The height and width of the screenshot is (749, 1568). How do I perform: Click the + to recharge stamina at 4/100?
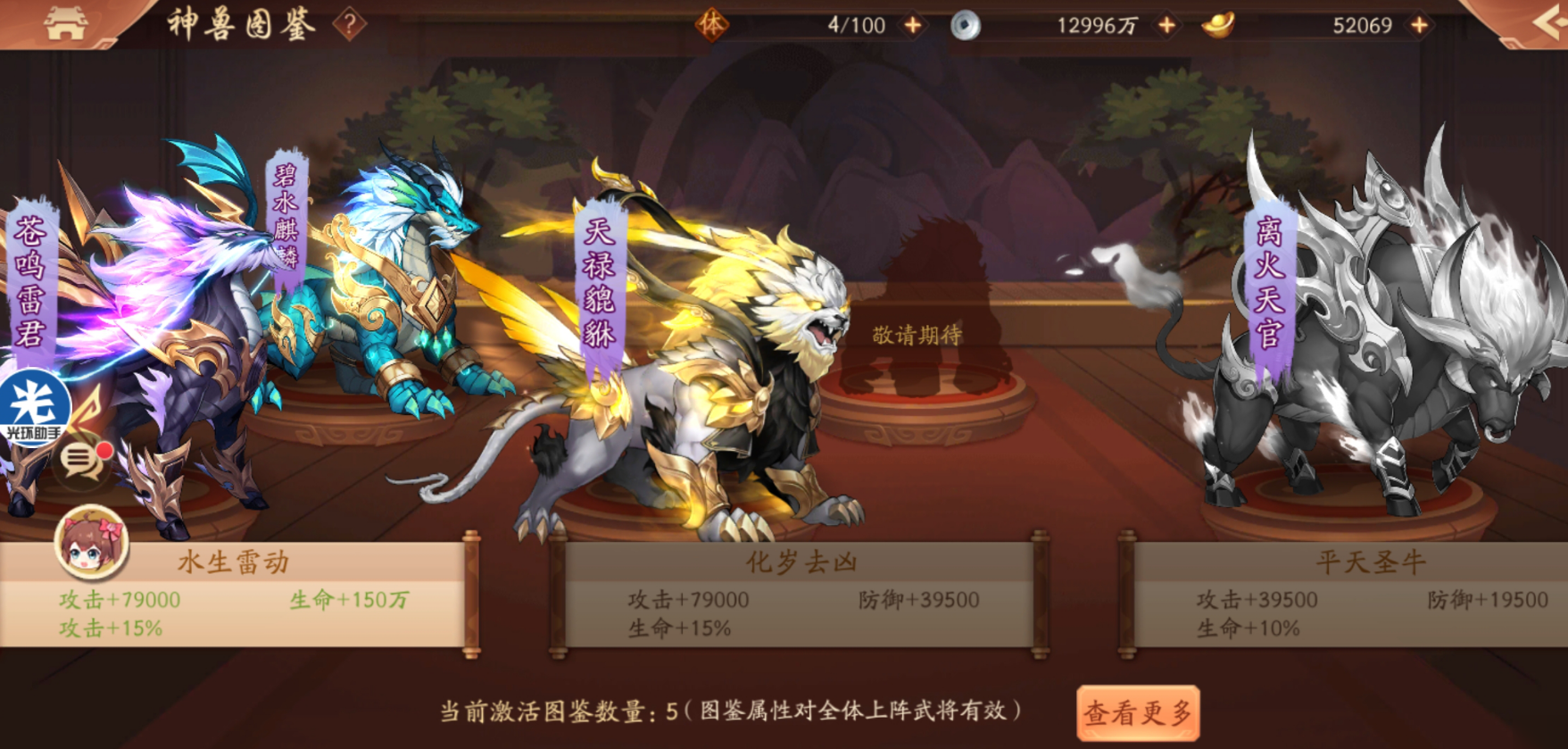pyautogui.click(x=911, y=25)
